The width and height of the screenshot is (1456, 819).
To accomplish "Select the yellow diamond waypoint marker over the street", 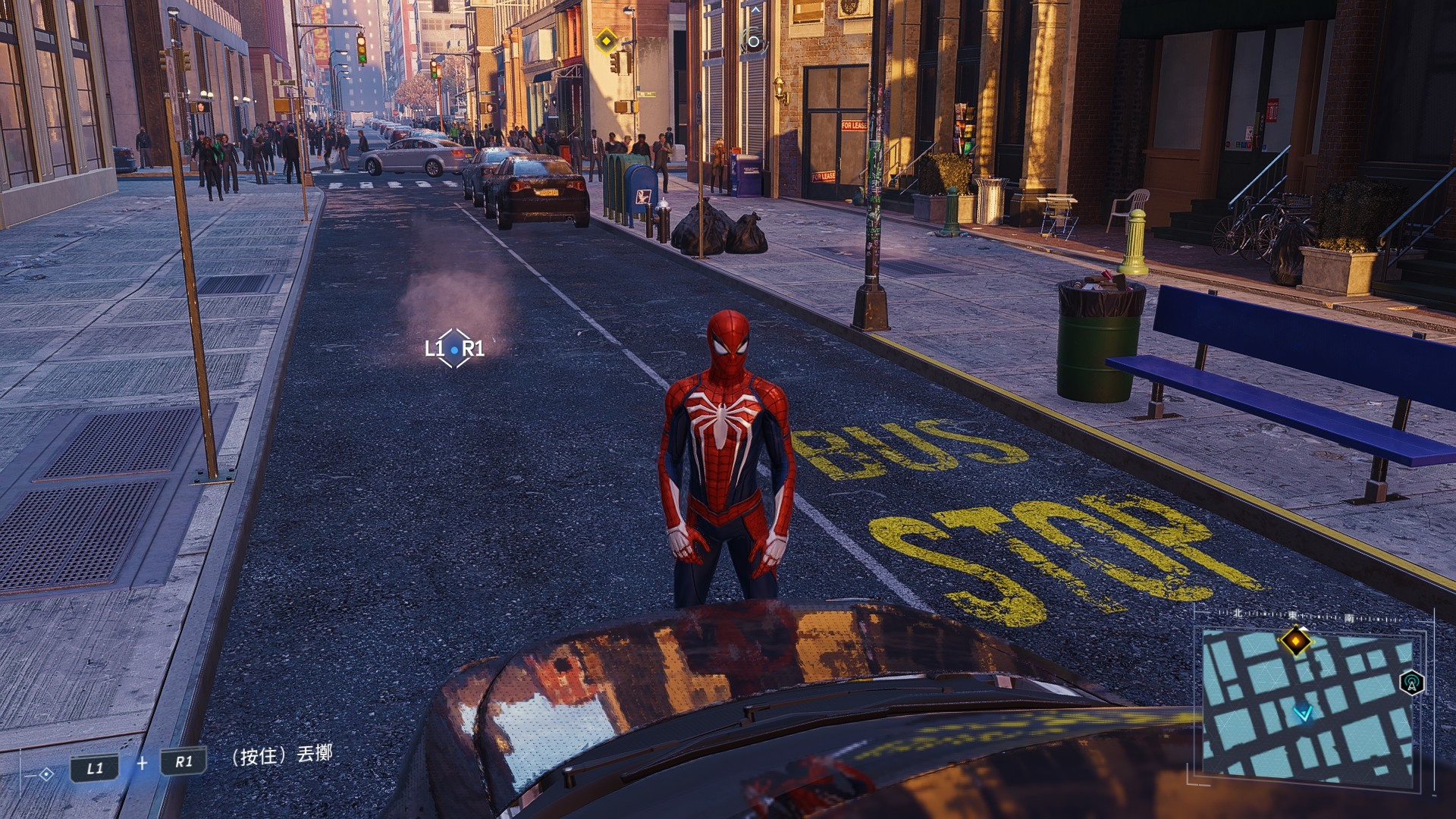I will [606, 40].
